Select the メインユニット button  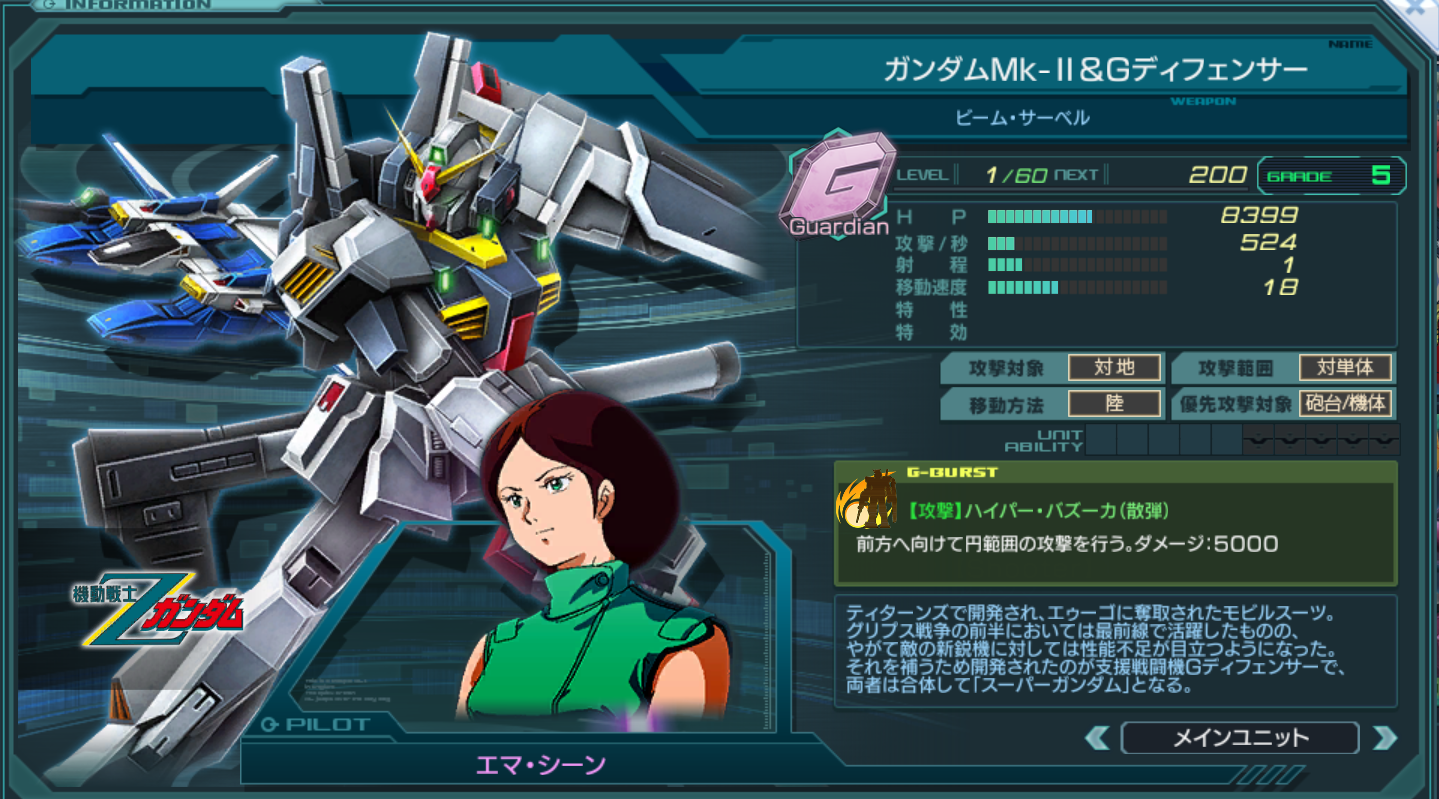pyautogui.click(x=1240, y=738)
